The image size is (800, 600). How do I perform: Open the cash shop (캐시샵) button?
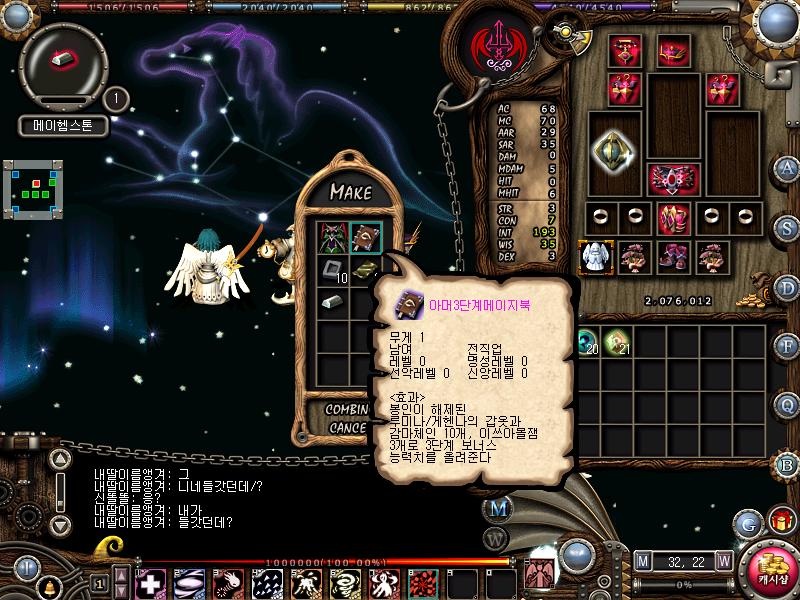click(773, 568)
